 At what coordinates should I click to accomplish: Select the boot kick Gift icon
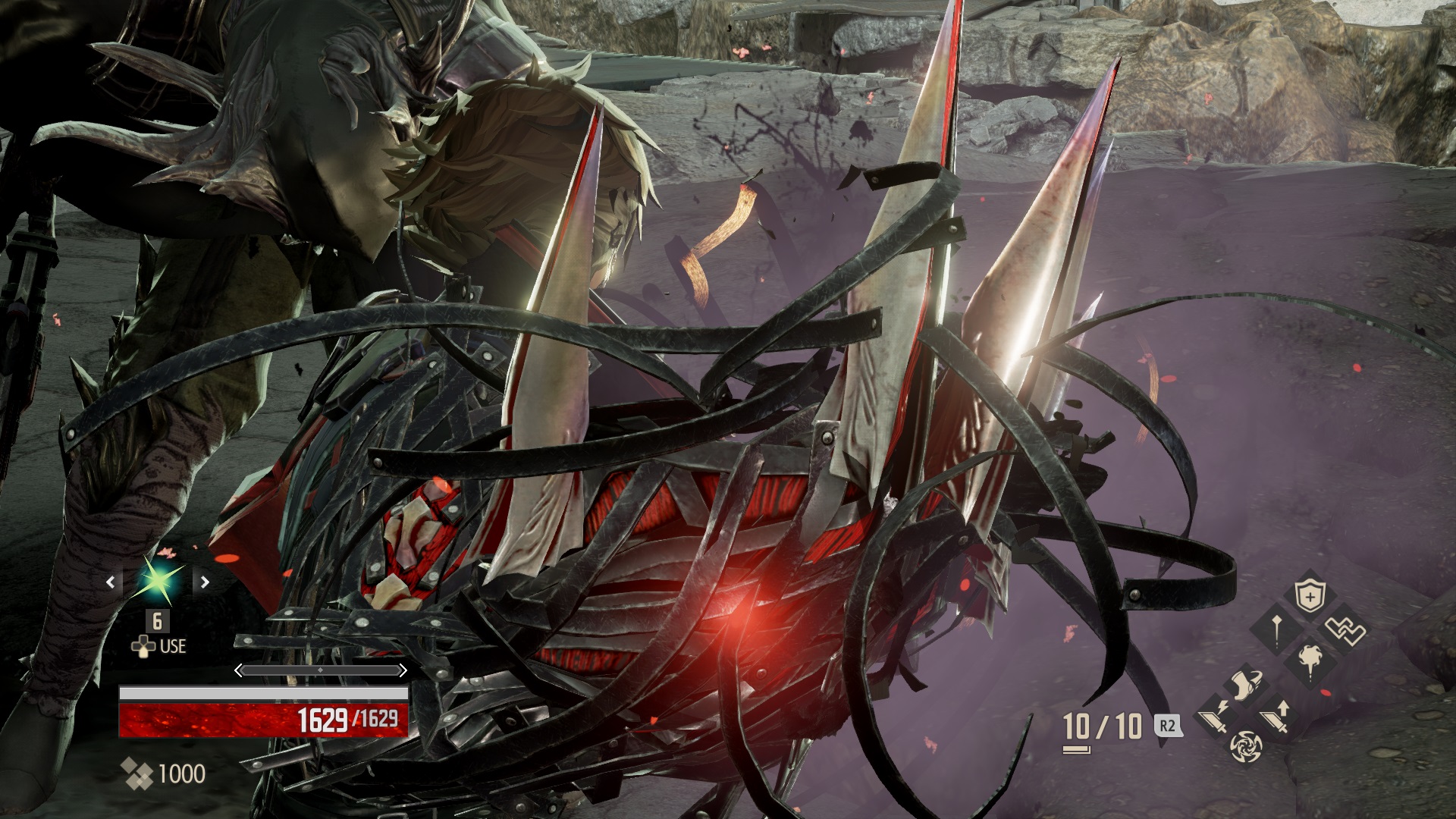click(x=1245, y=685)
